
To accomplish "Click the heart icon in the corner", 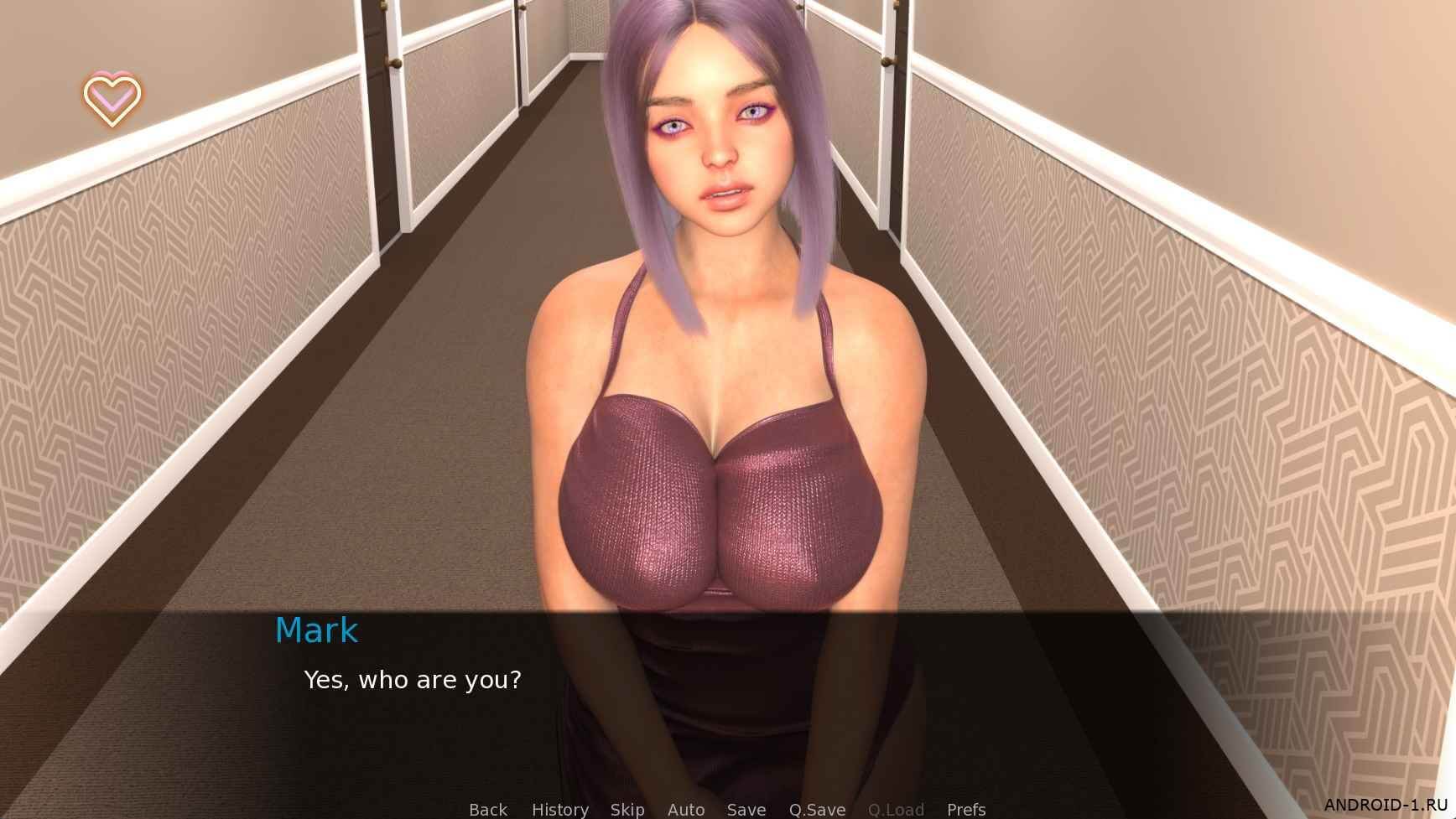I will [x=112, y=99].
